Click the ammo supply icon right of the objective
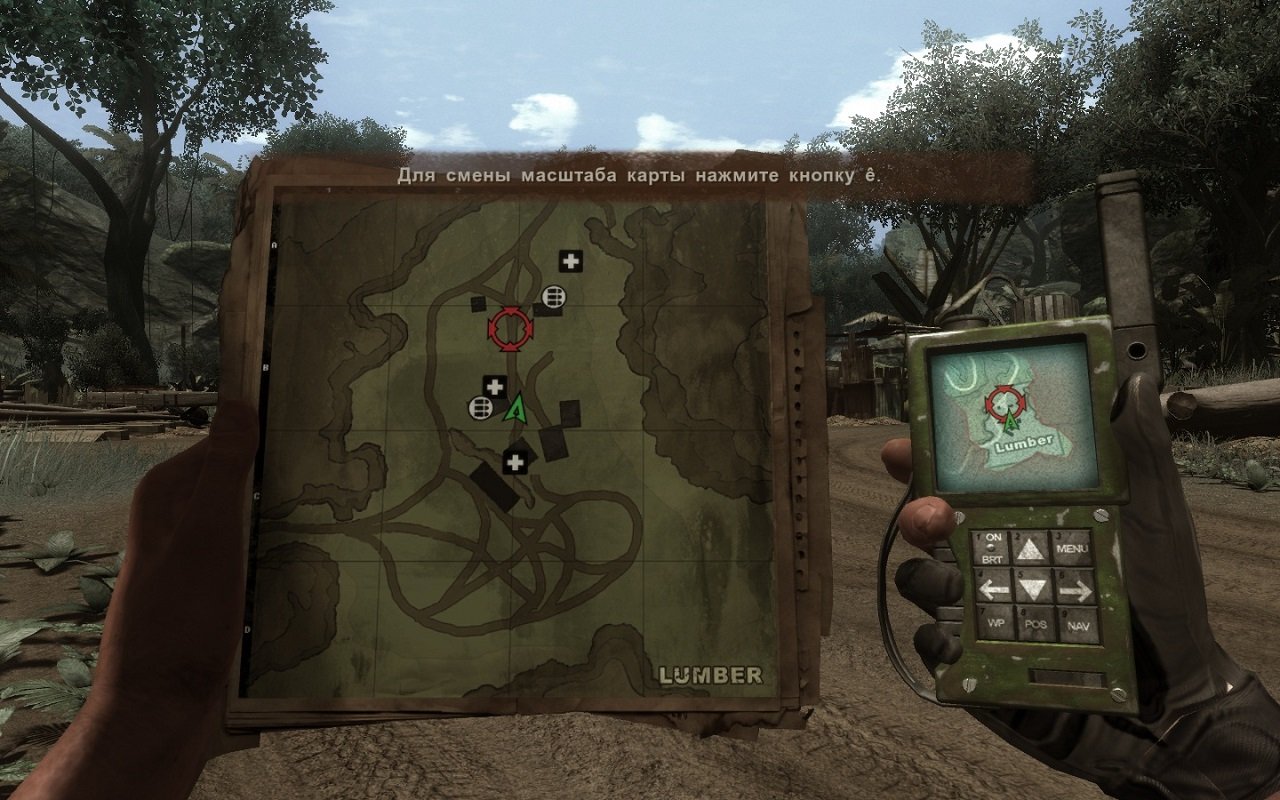The height and width of the screenshot is (800, 1280). [553, 296]
